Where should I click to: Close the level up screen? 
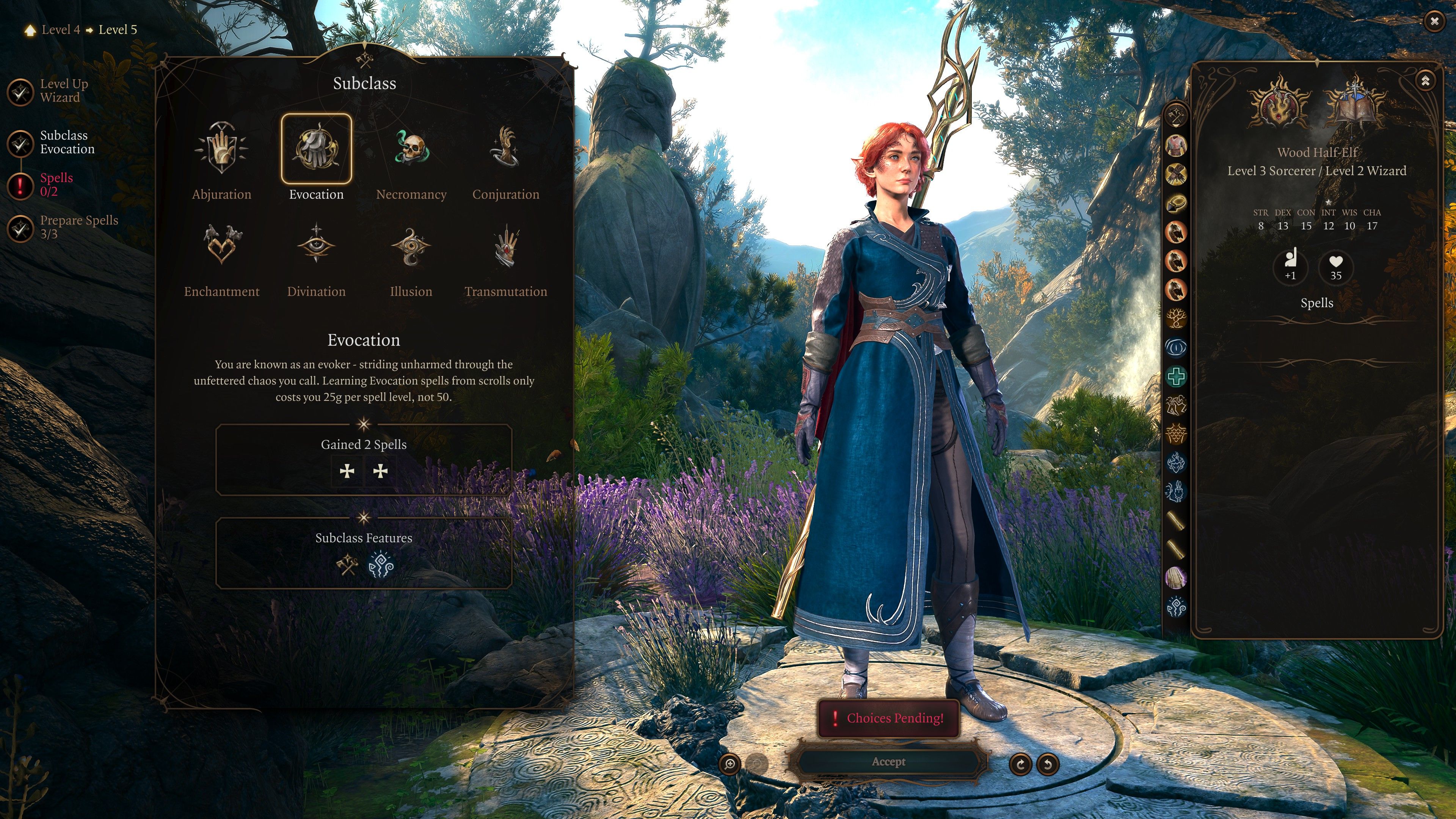(x=1434, y=22)
